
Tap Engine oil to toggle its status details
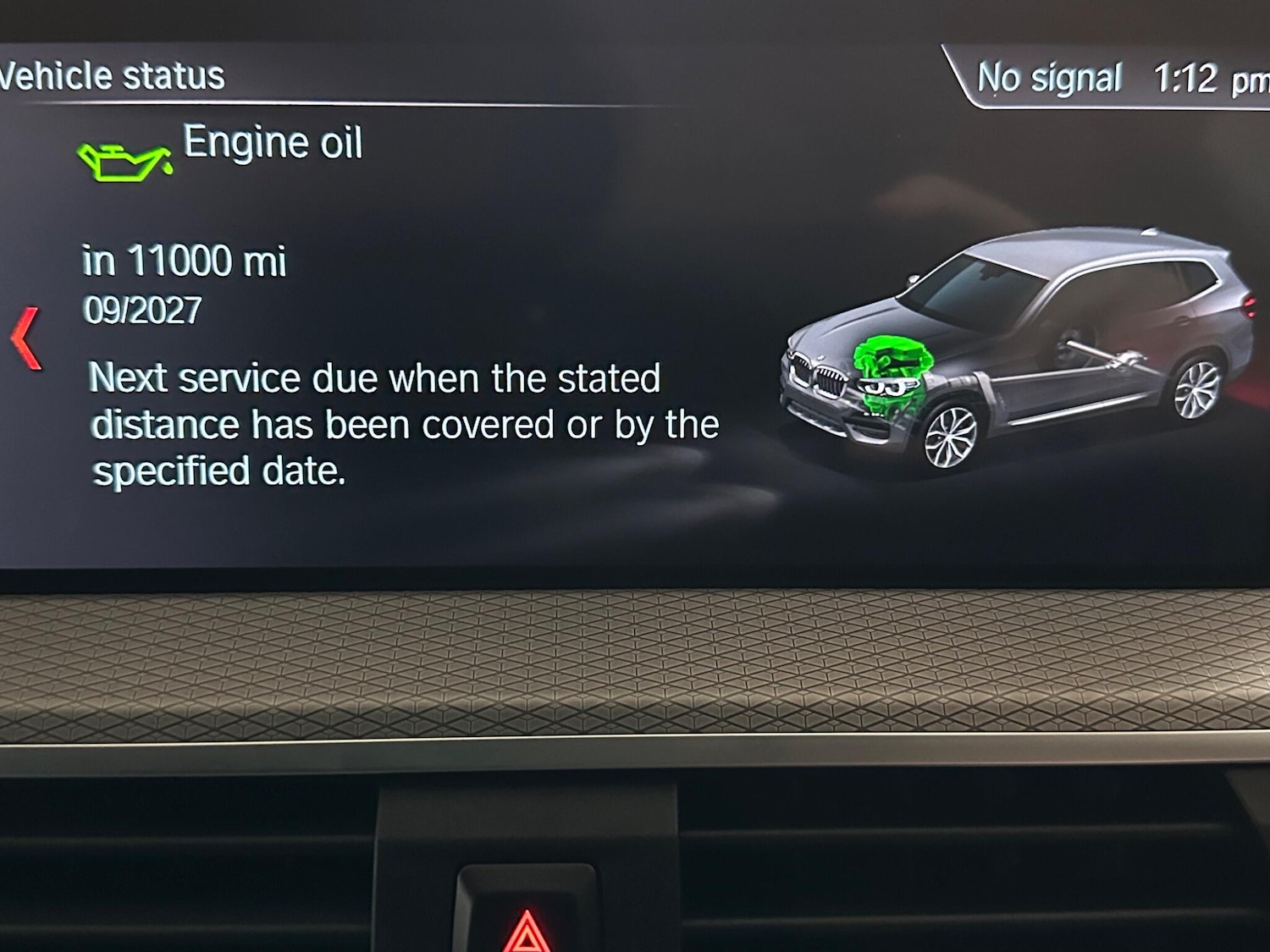click(273, 142)
